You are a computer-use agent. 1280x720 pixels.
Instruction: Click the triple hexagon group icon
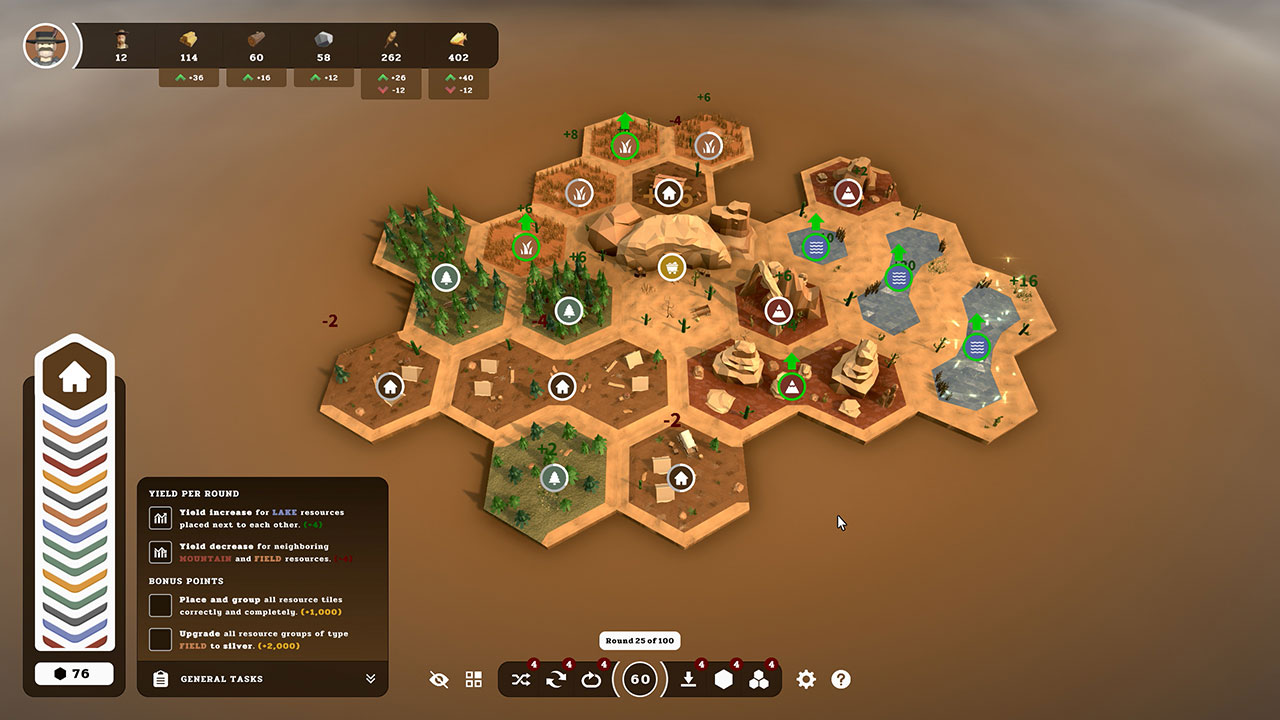(760, 679)
